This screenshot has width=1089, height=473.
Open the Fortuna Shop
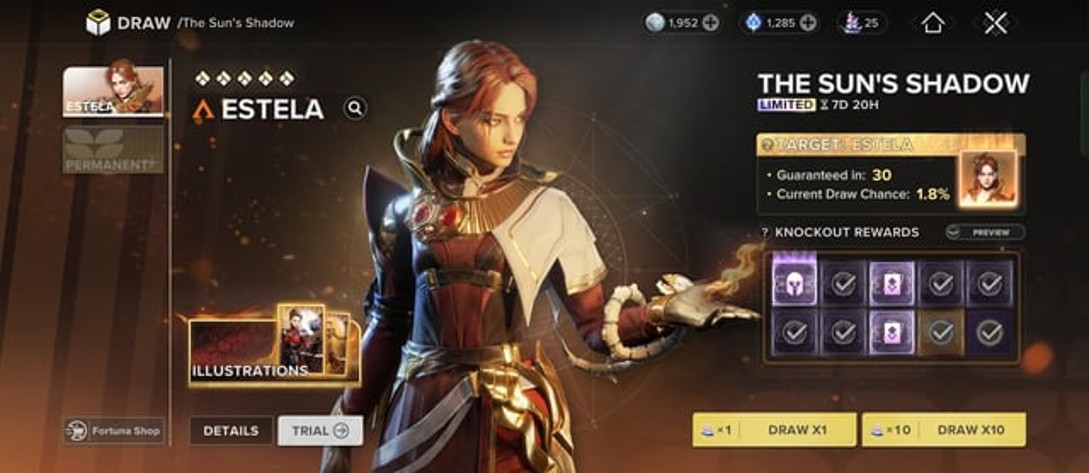[x=113, y=431]
